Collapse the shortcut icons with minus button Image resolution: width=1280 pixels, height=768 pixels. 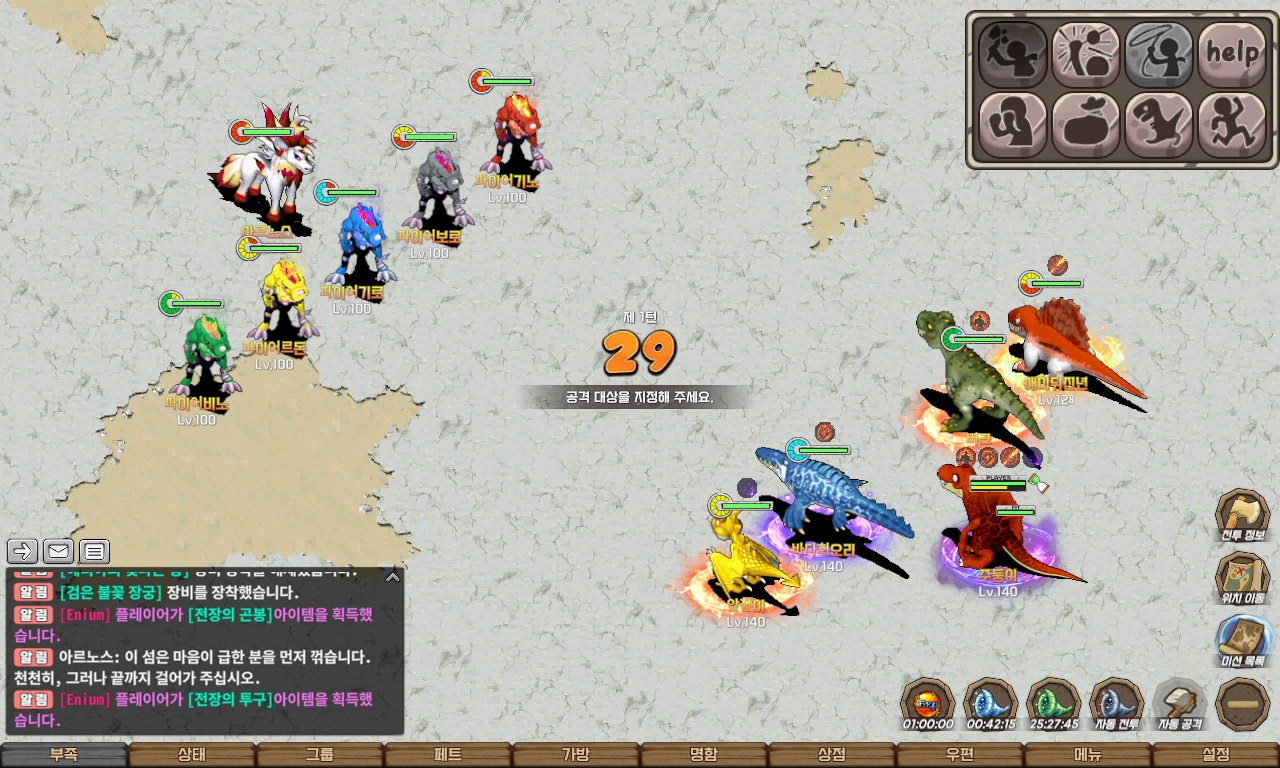click(x=1243, y=704)
